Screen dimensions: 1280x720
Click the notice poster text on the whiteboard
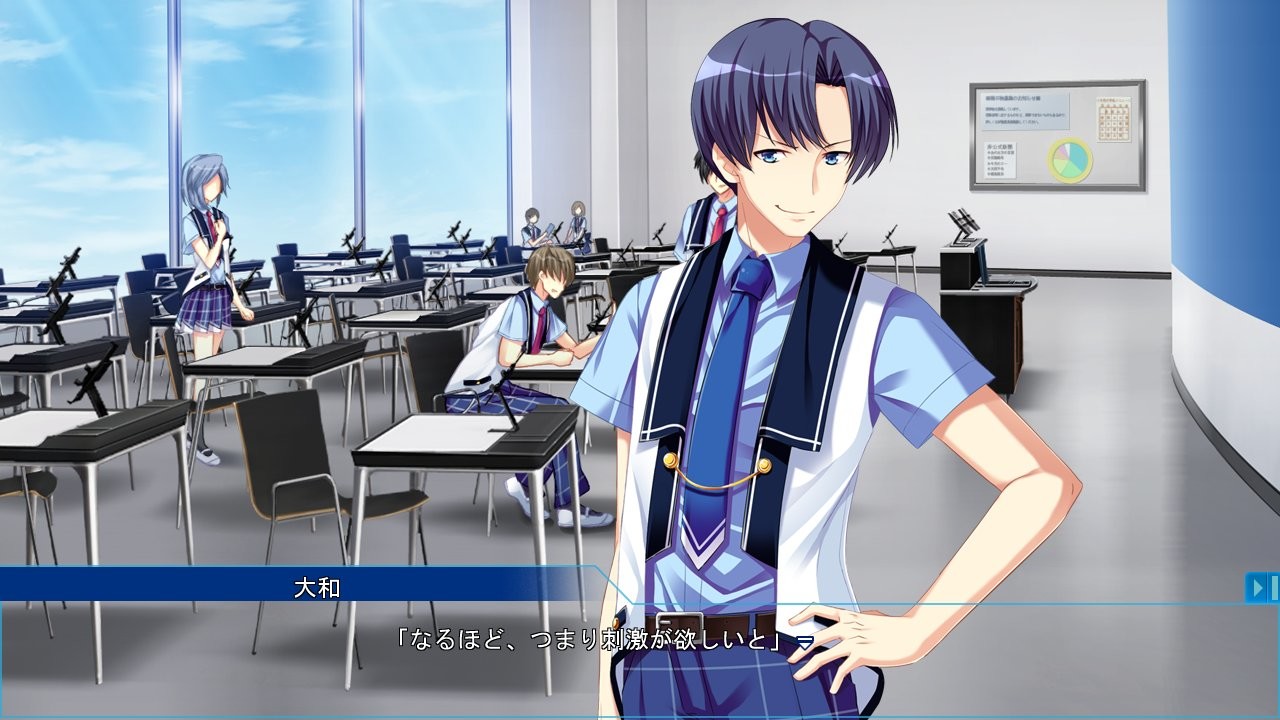tap(1025, 110)
